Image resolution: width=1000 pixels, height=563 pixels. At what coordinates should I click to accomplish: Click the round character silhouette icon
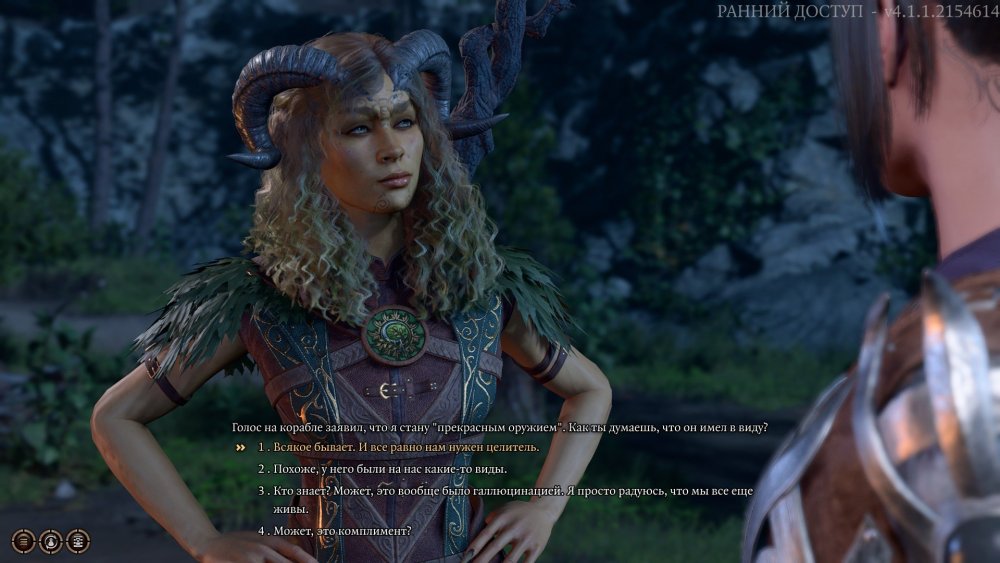point(50,541)
